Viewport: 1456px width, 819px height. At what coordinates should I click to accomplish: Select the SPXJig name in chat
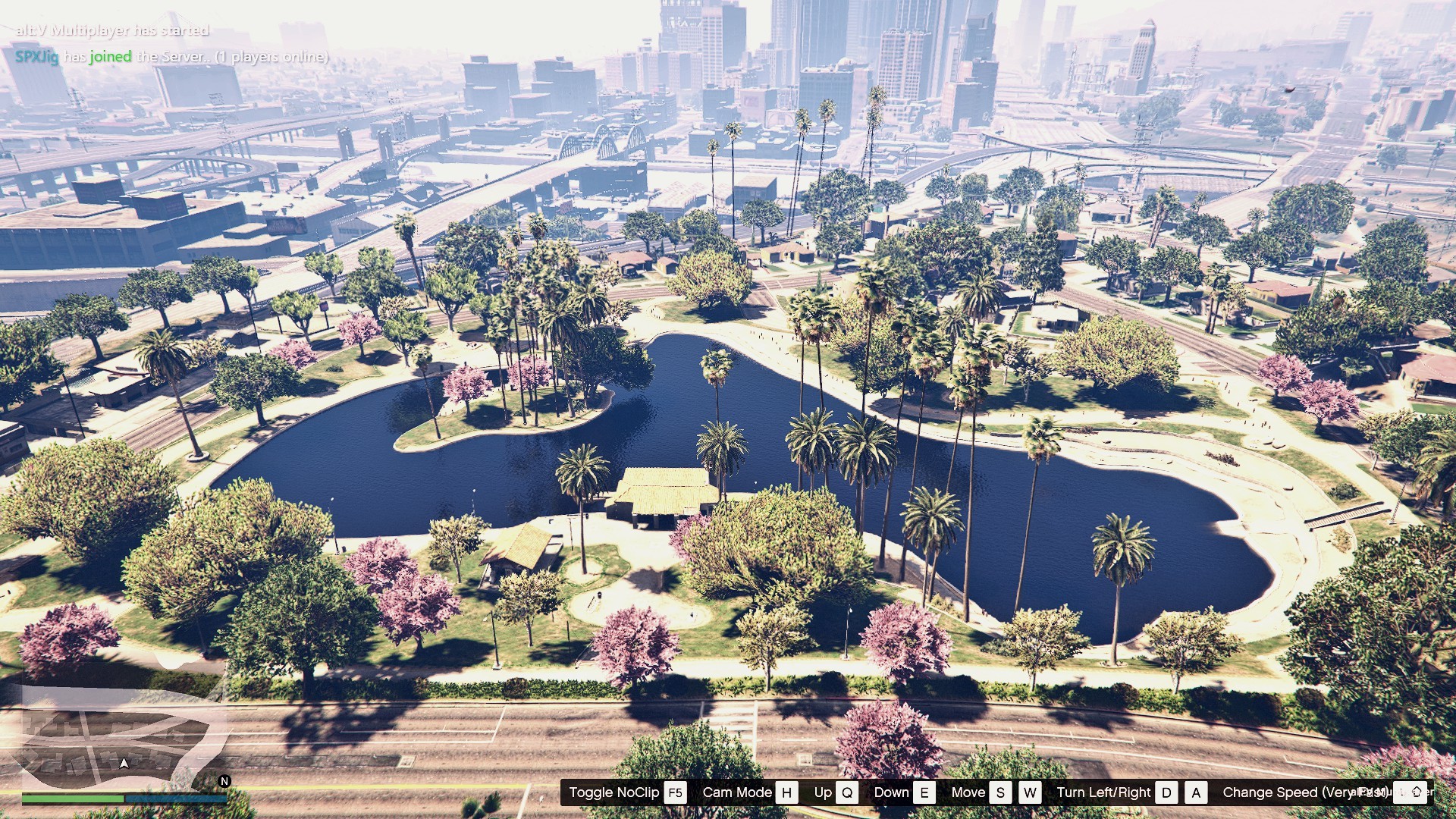pyautogui.click(x=37, y=57)
